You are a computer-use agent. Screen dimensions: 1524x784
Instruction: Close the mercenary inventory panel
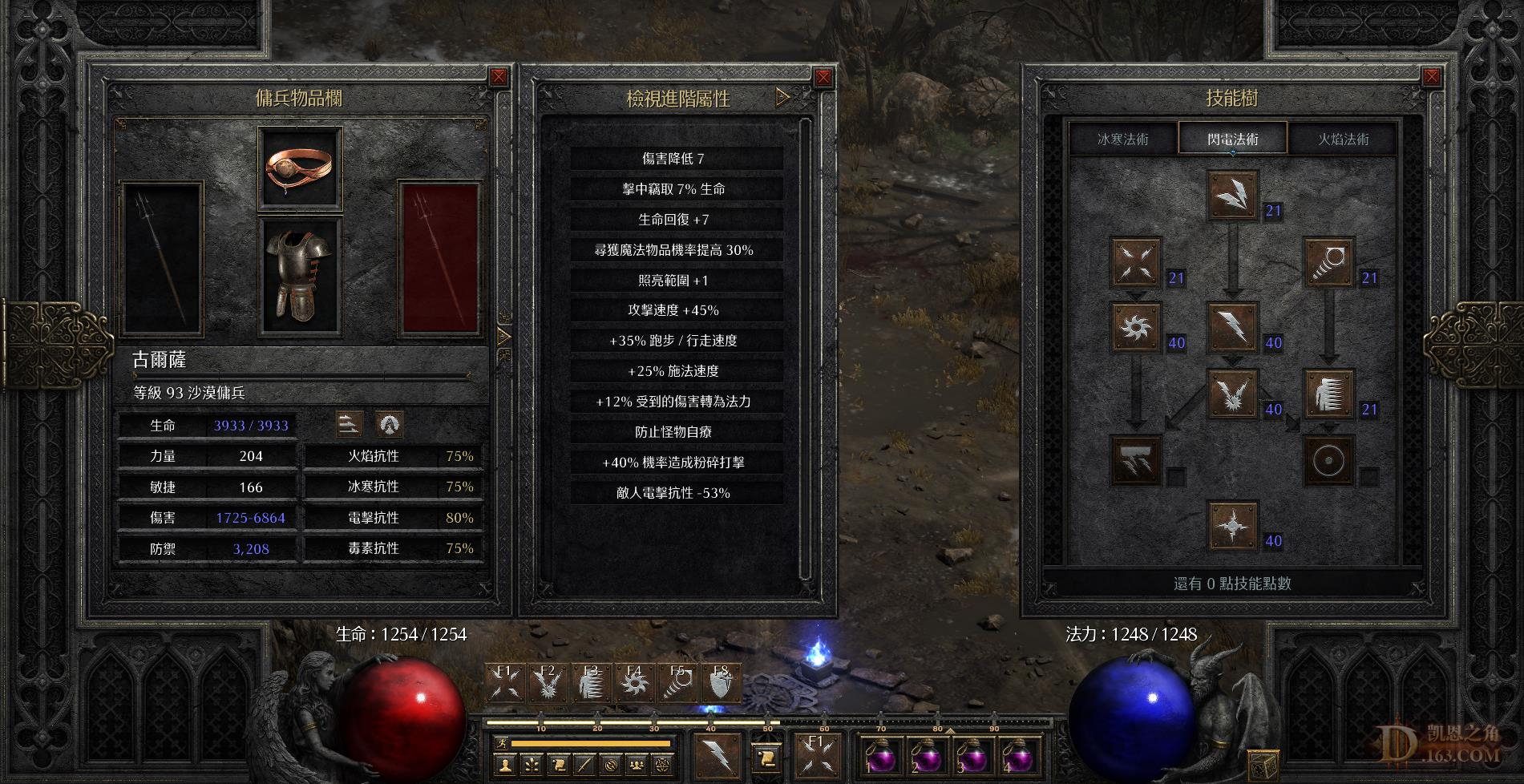(499, 77)
